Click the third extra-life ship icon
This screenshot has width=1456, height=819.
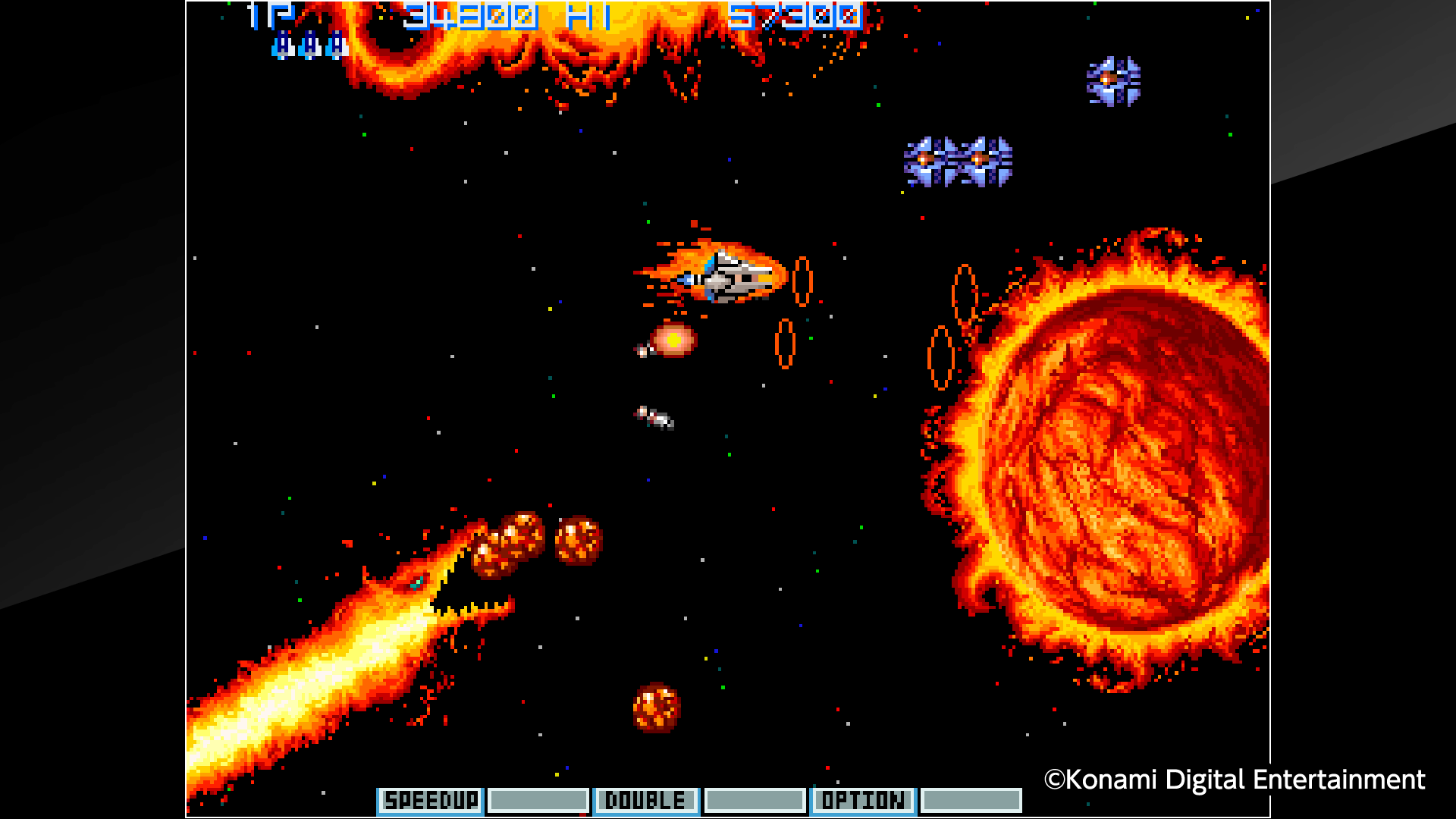334,45
